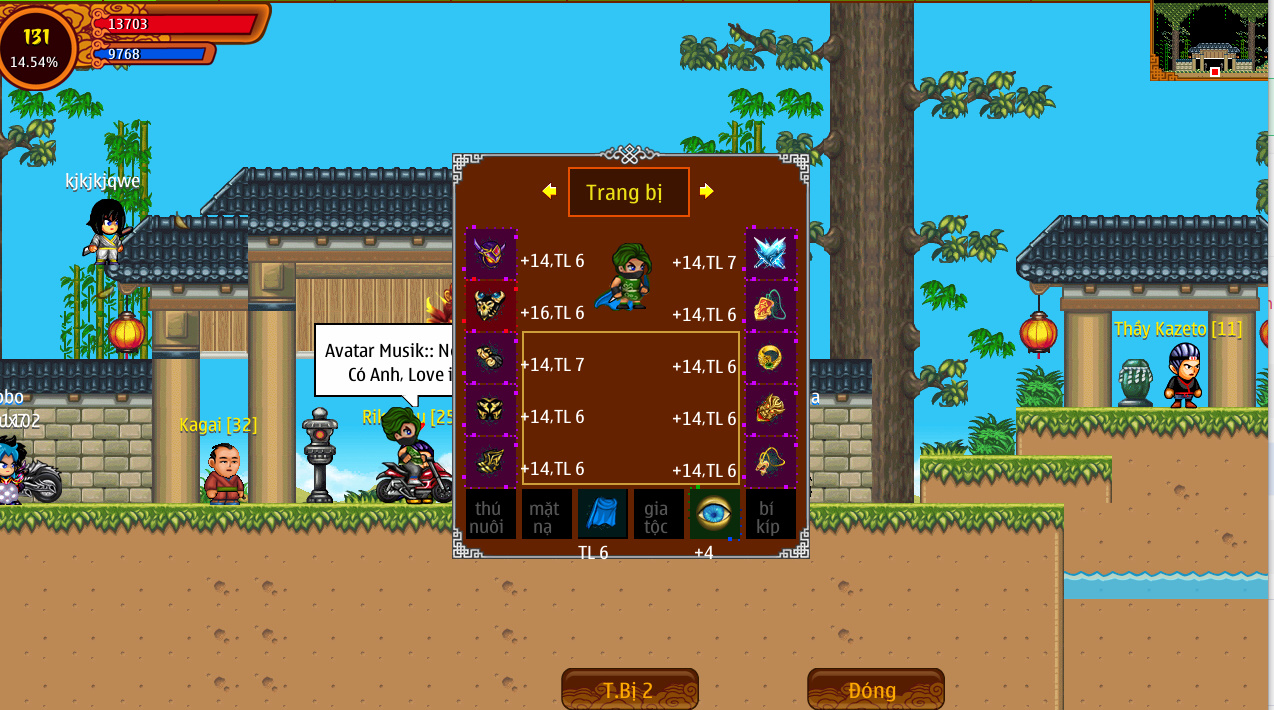This screenshot has width=1274, height=710.
Task: Open the empty bí kíp slot
Action: pyautogui.click(x=771, y=514)
